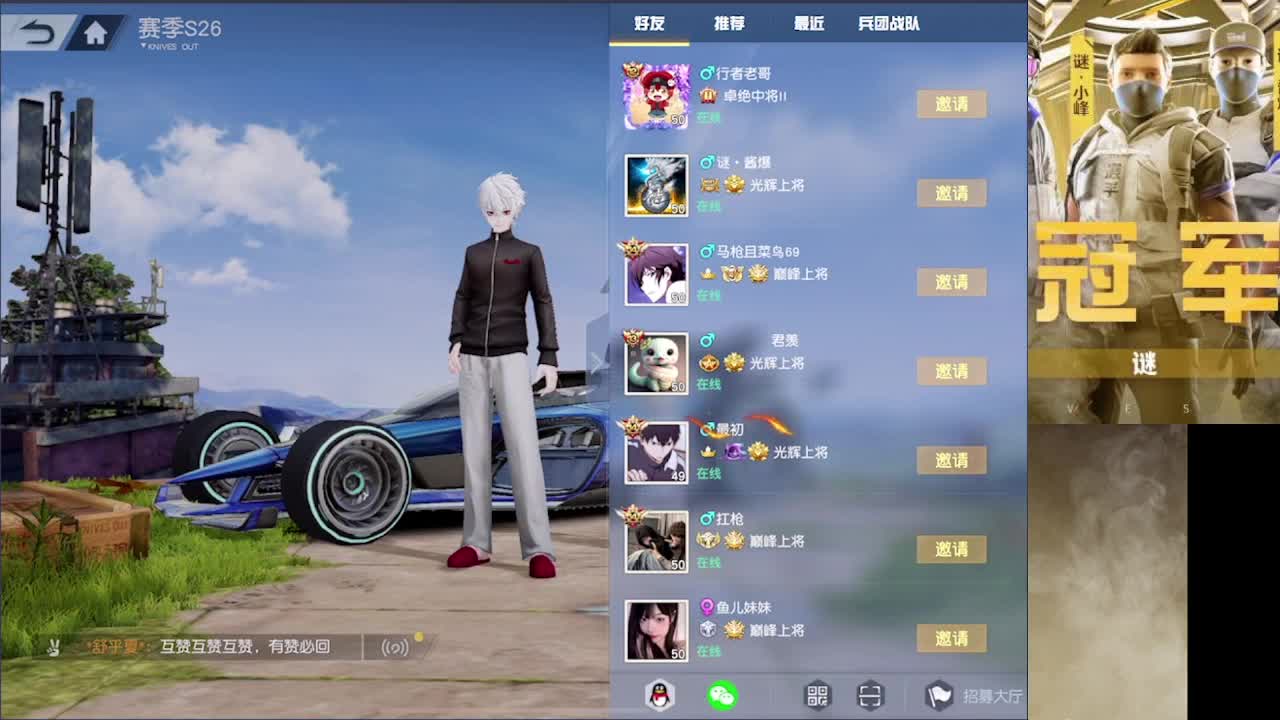Invite 君羡 with the 邀请 button

click(951, 370)
